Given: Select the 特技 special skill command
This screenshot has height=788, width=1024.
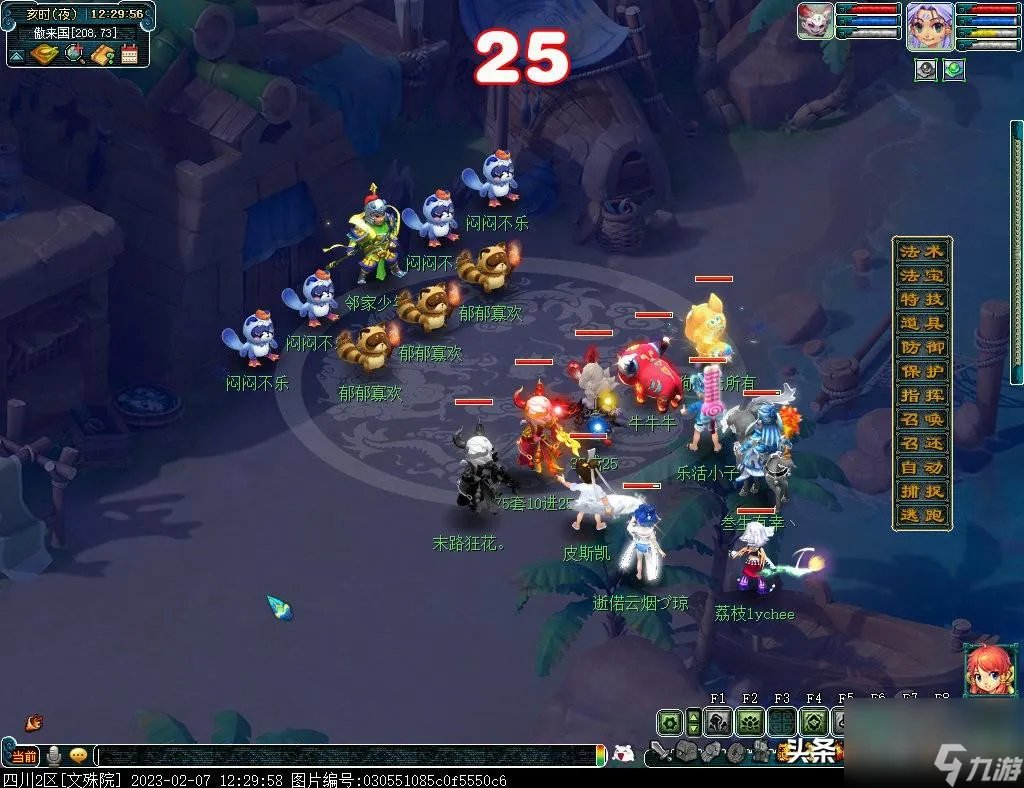Looking at the screenshot, I should click(921, 299).
